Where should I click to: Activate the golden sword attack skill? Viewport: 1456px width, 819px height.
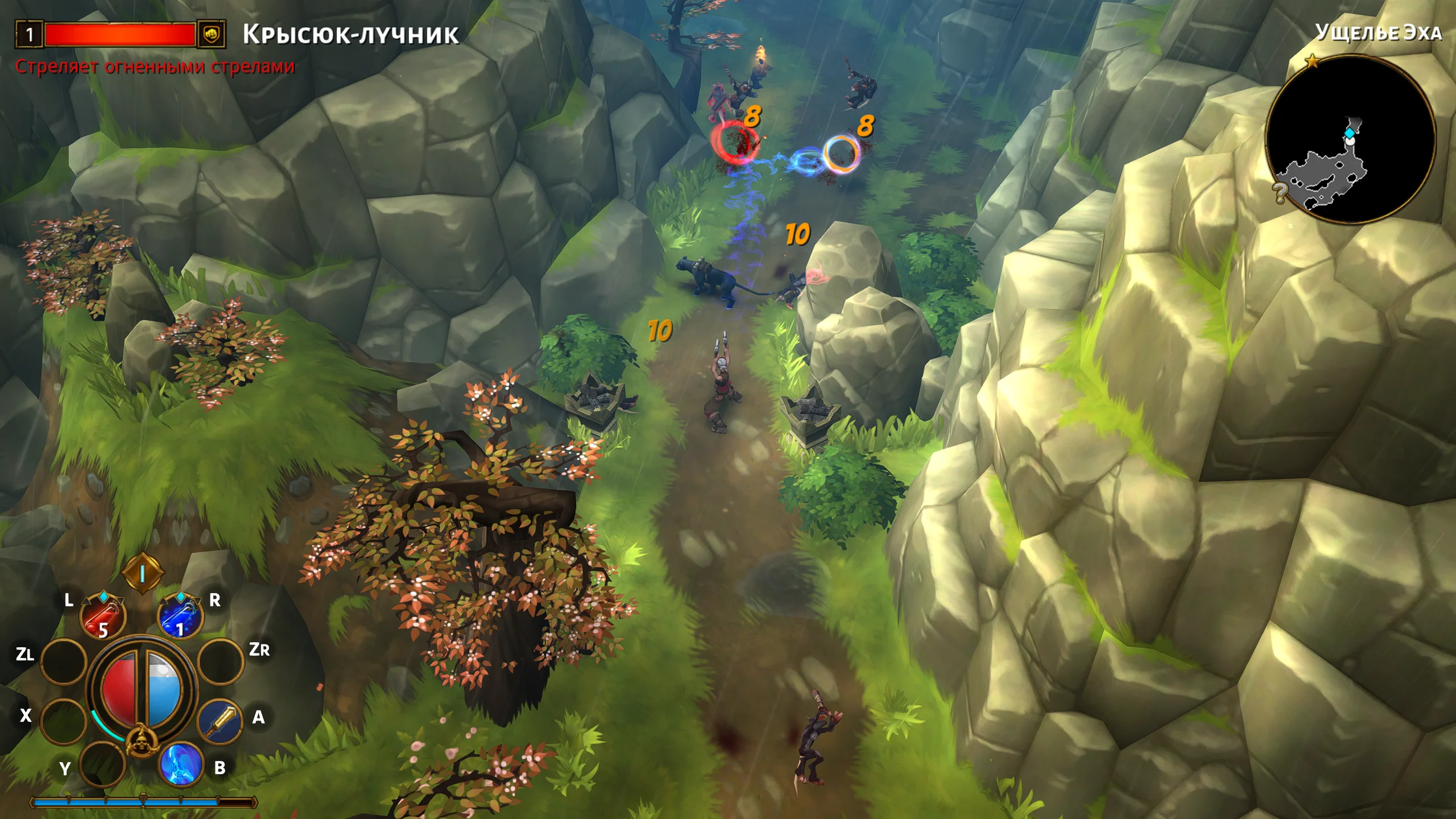click(x=220, y=721)
